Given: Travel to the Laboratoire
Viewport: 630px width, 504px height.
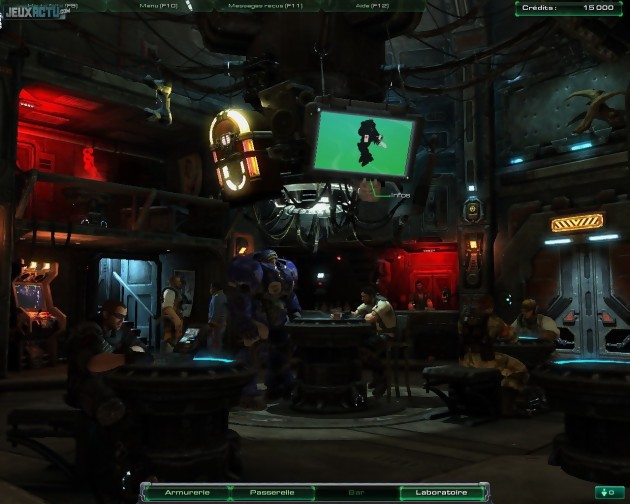Looking at the screenshot, I should [x=440, y=492].
